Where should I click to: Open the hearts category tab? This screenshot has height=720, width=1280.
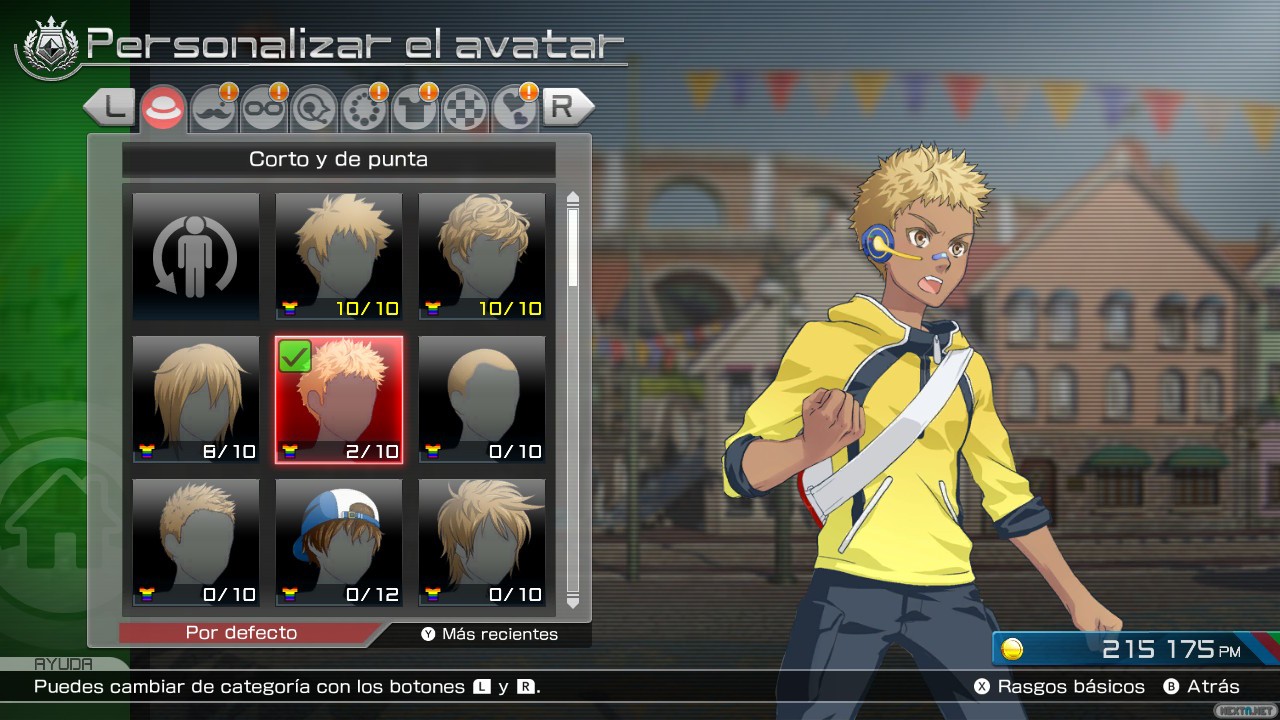[515, 109]
